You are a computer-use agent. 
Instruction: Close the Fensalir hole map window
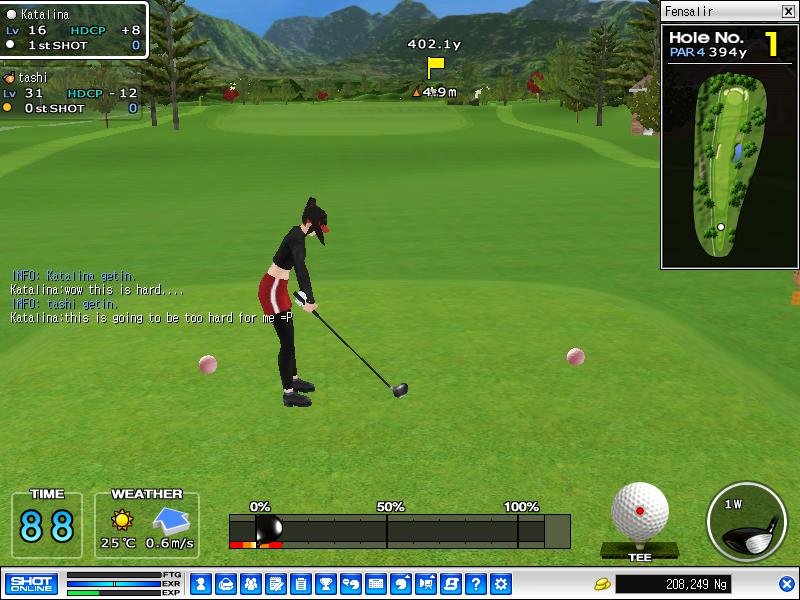click(x=788, y=12)
